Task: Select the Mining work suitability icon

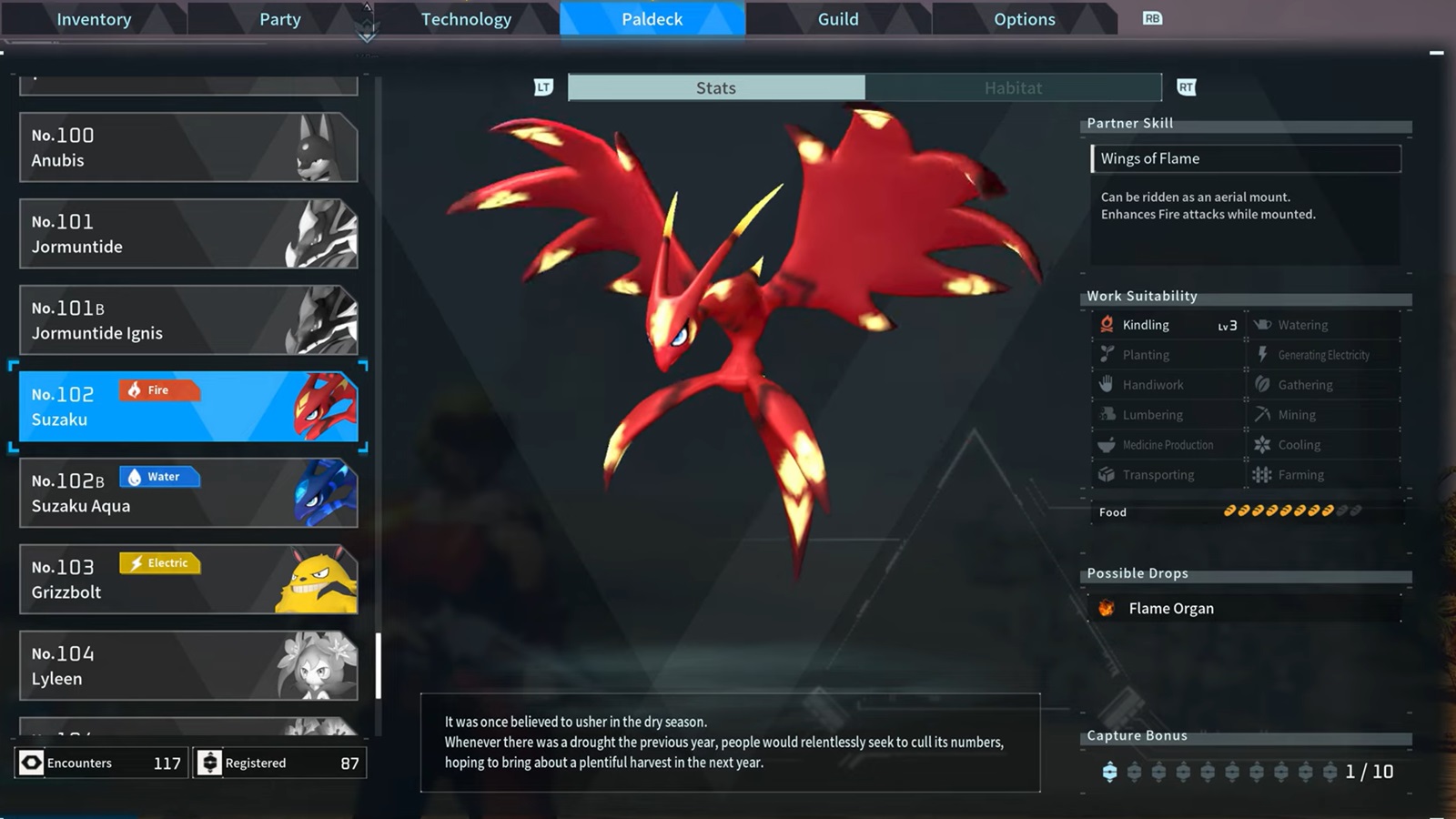Action: click(1264, 414)
